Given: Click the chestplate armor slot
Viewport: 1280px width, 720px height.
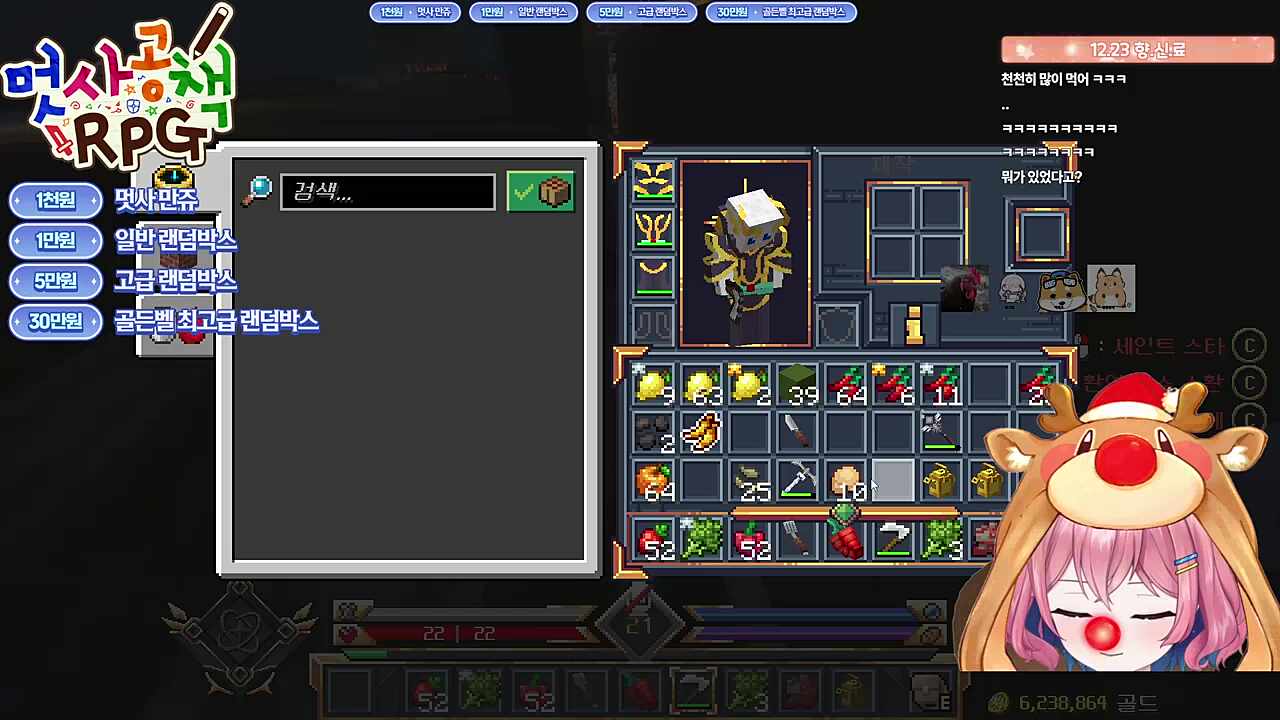Looking at the screenshot, I should pyautogui.click(x=654, y=230).
